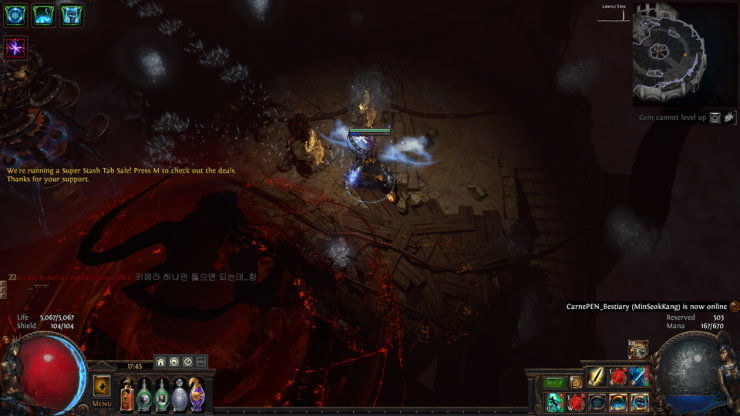Activate the blue glowing sword skill

pyautogui.click(x=639, y=378)
